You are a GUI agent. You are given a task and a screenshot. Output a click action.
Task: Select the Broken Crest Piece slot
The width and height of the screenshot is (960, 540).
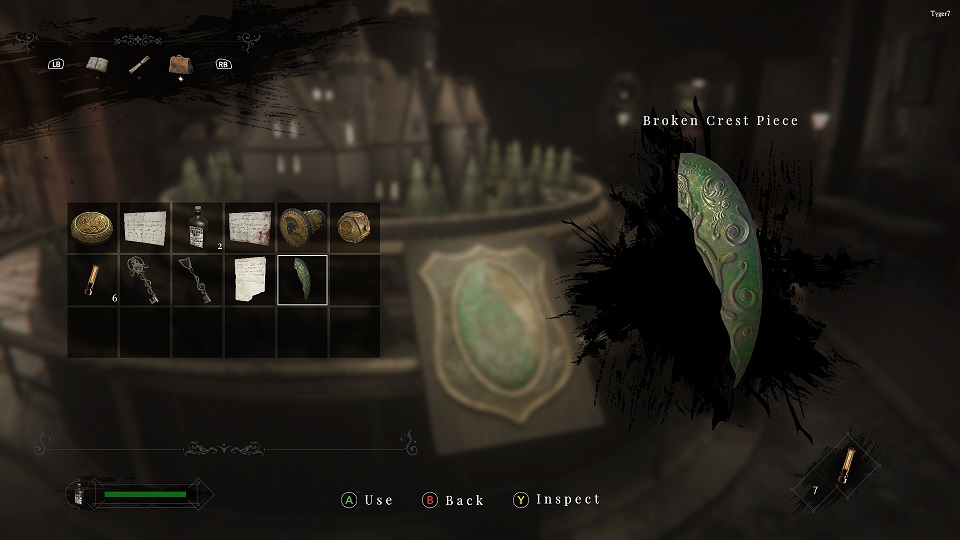(x=301, y=280)
